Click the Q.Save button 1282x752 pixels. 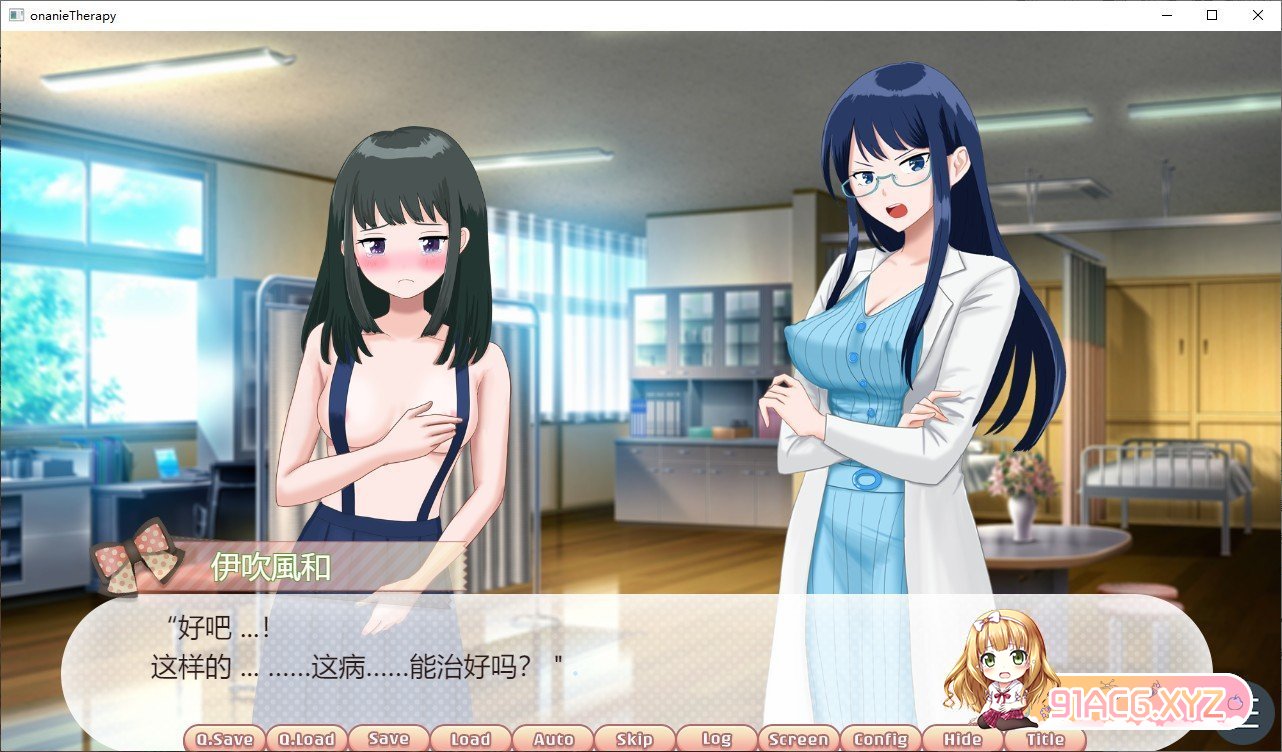click(x=224, y=739)
